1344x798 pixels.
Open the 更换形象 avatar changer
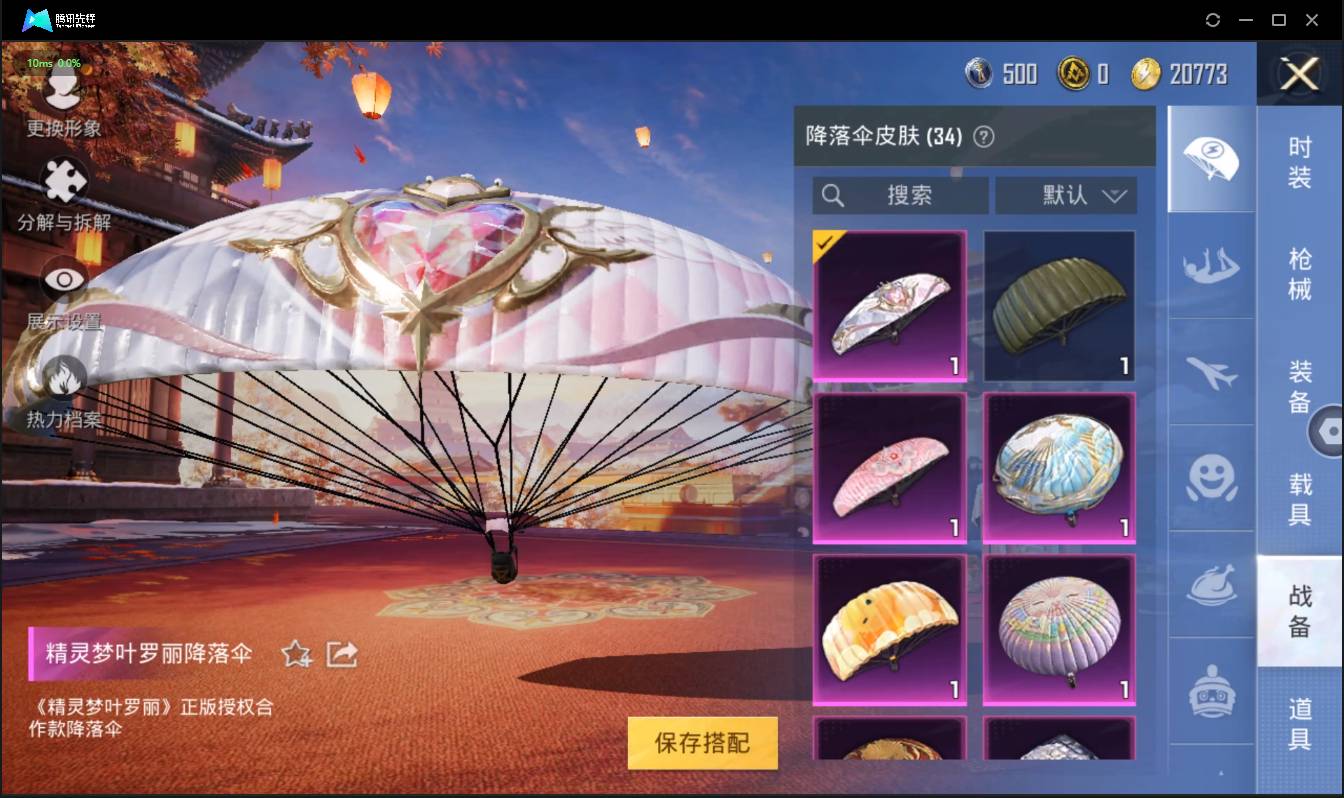coord(62,95)
